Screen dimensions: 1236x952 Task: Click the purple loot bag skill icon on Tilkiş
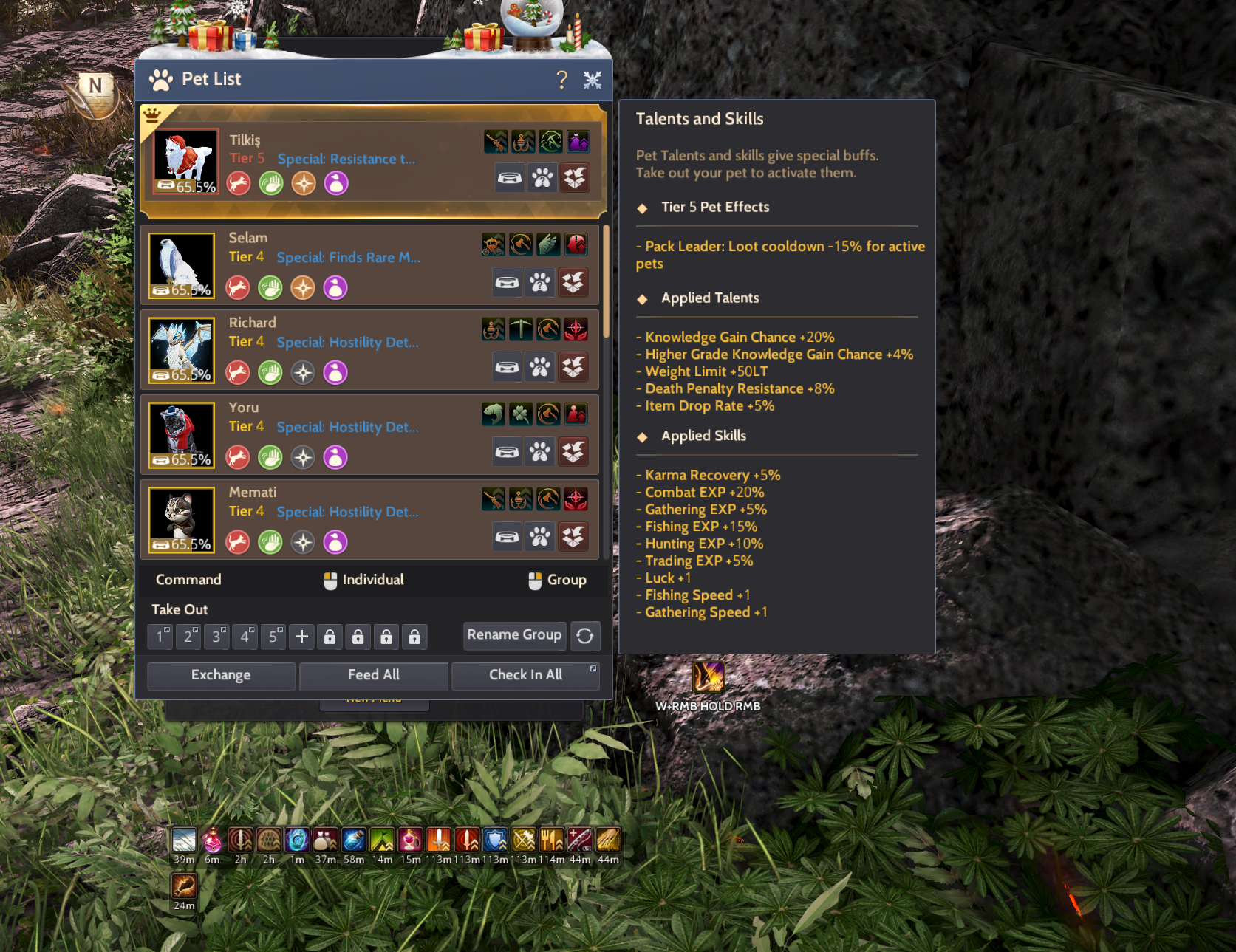(578, 142)
